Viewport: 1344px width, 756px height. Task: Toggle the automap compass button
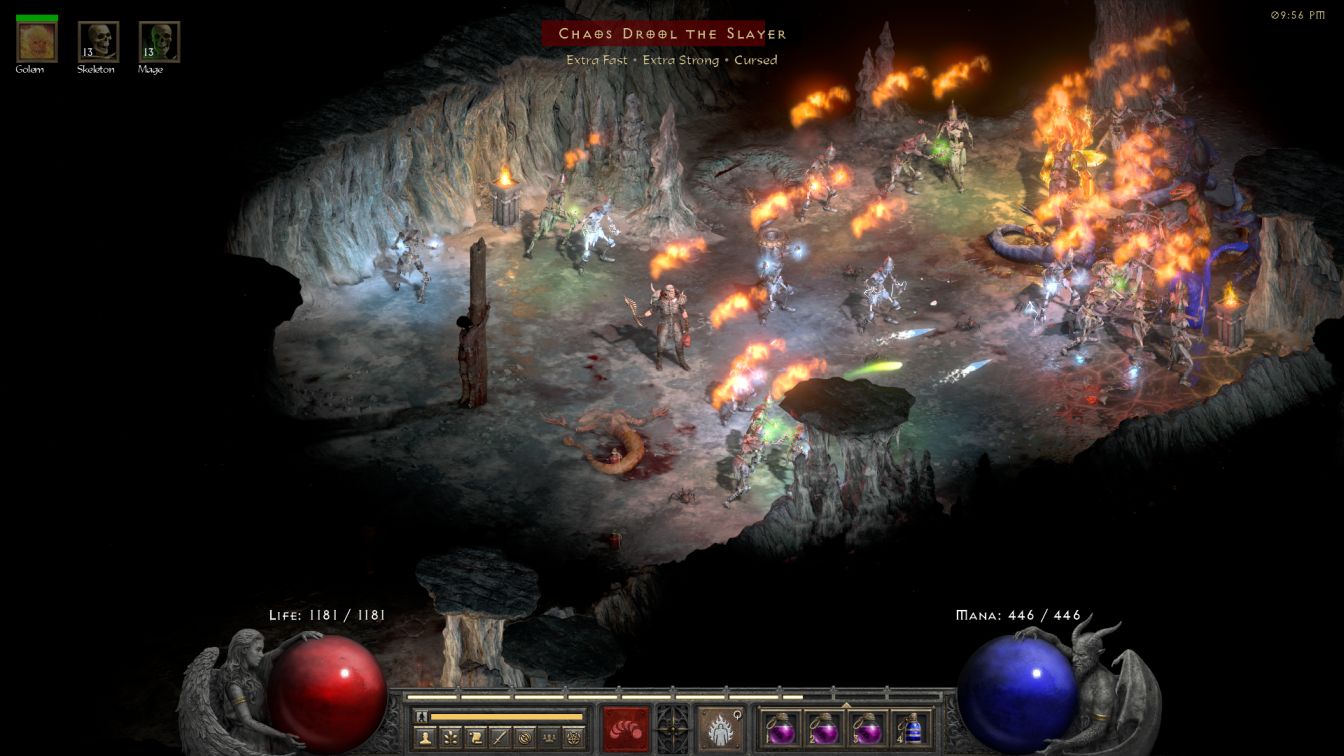click(x=524, y=737)
